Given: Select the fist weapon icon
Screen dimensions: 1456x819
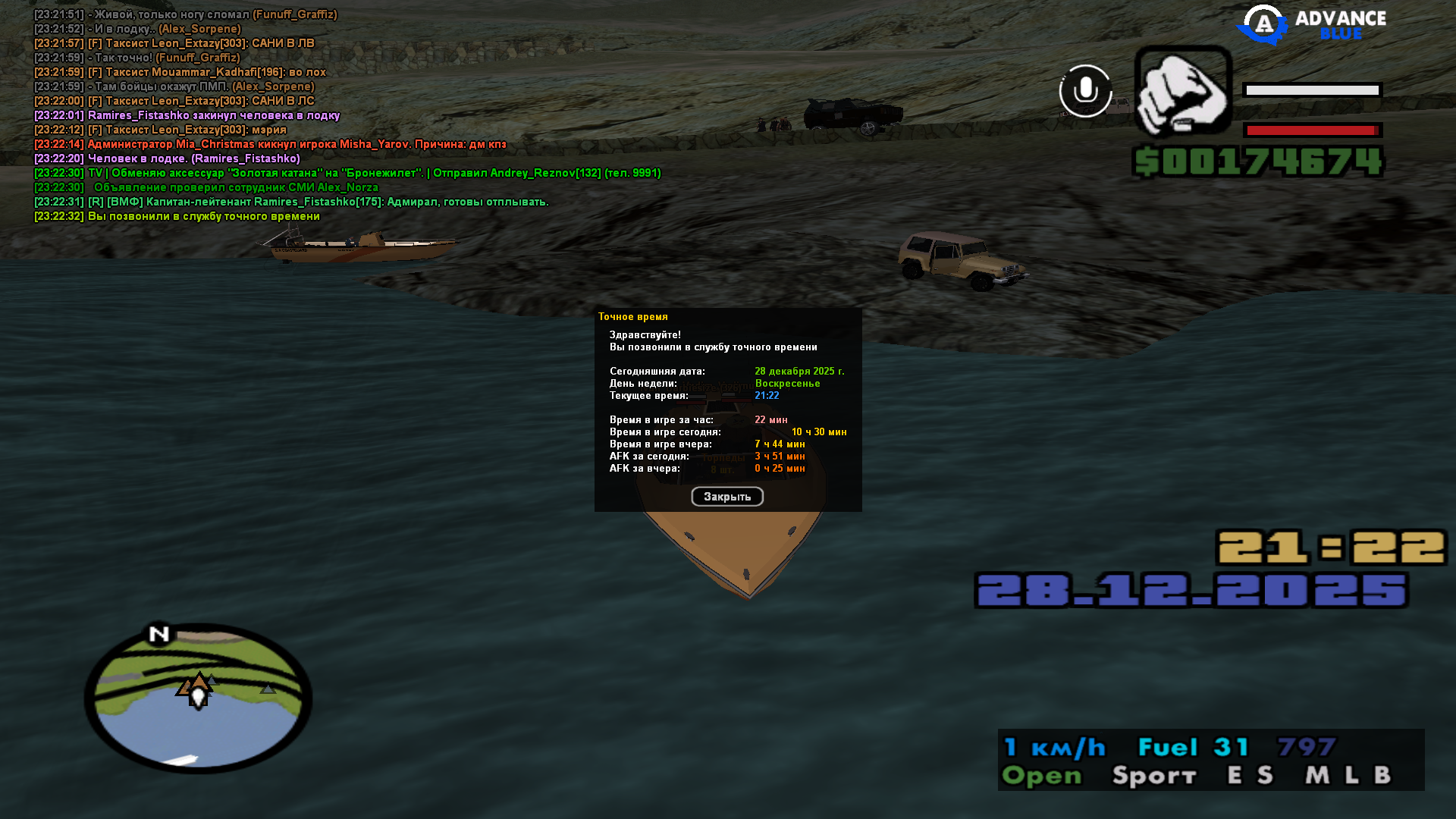Looking at the screenshot, I should (x=1182, y=92).
